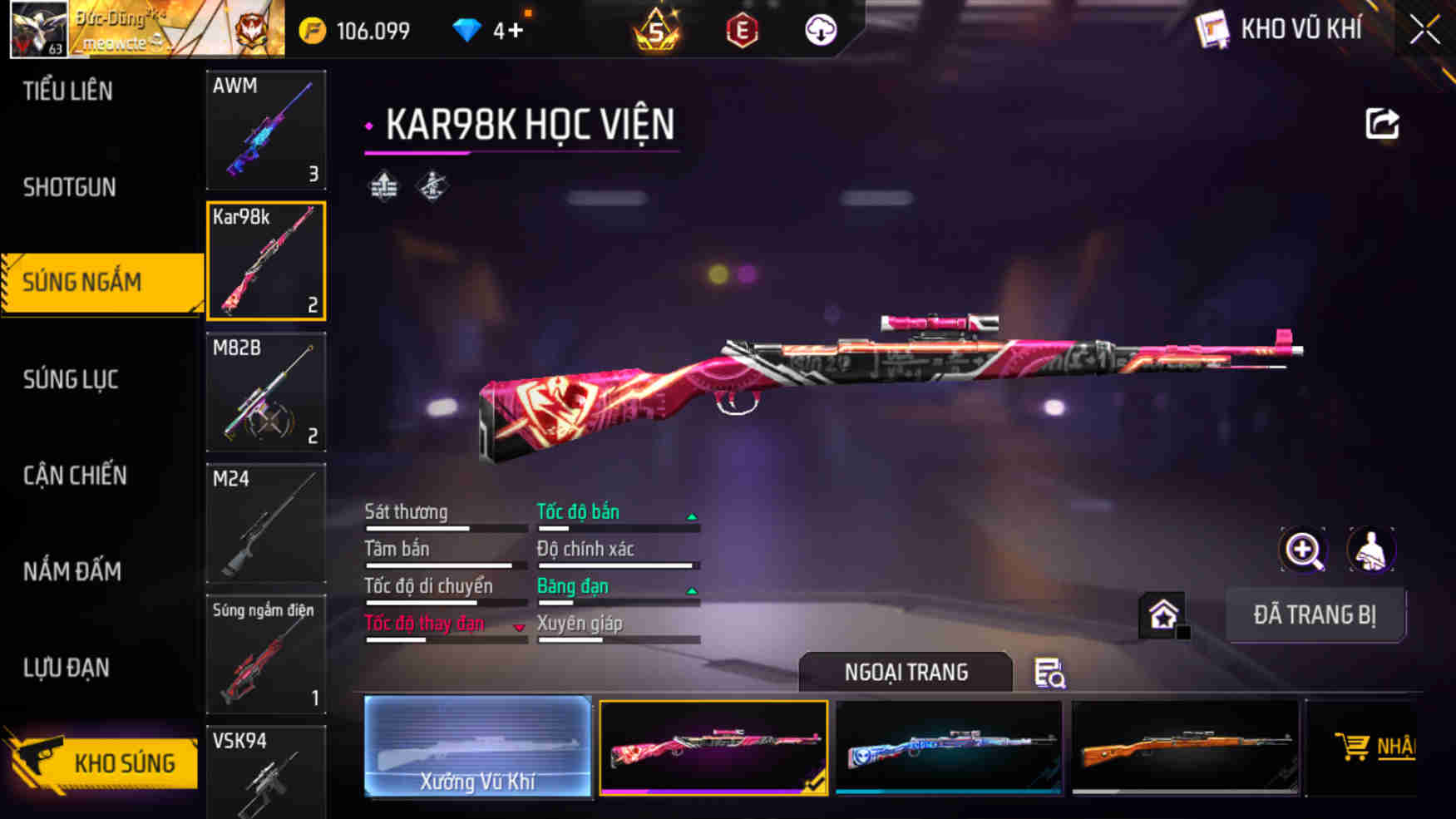Open the cloud download icon in the top bar
1456x819 pixels.
(x=822, y=30)
